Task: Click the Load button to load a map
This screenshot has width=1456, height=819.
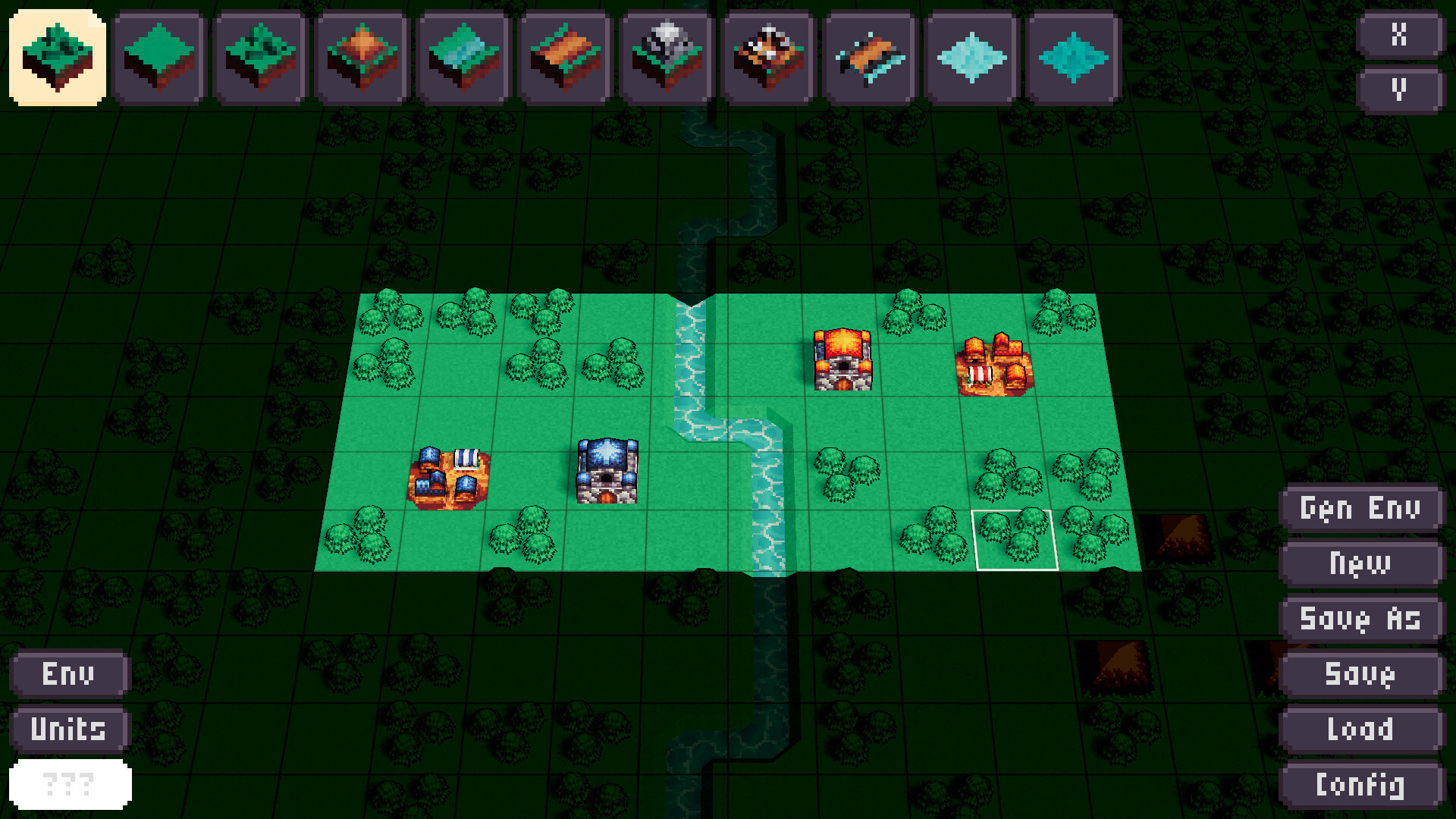Action: (1360, 729)
